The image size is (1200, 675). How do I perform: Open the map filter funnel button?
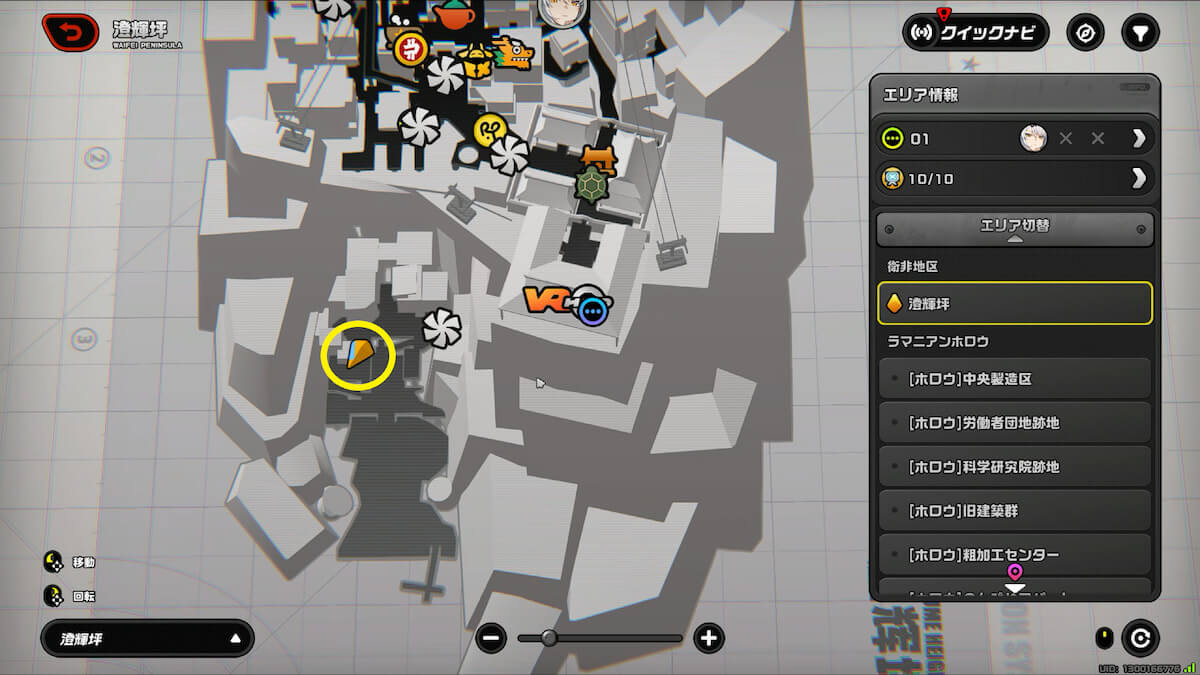(x=1139, y=33)
